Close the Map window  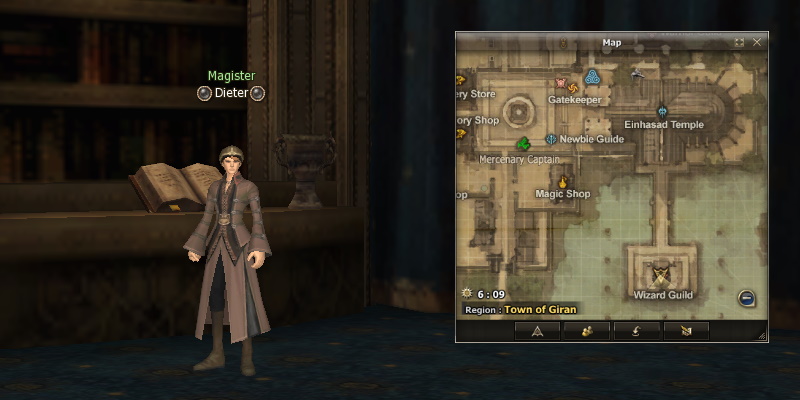click(x=757, y=42)
